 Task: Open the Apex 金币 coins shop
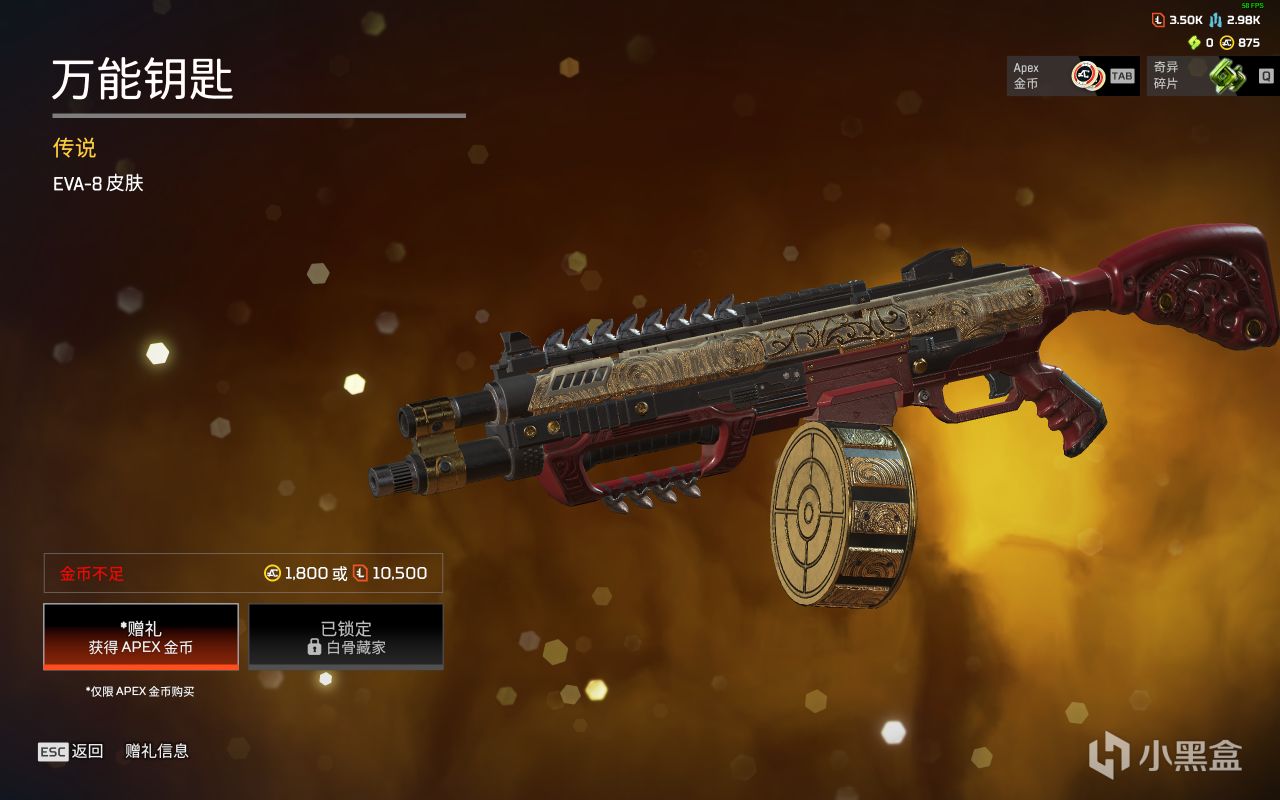pyautogui.click(x=1072, y=76)
